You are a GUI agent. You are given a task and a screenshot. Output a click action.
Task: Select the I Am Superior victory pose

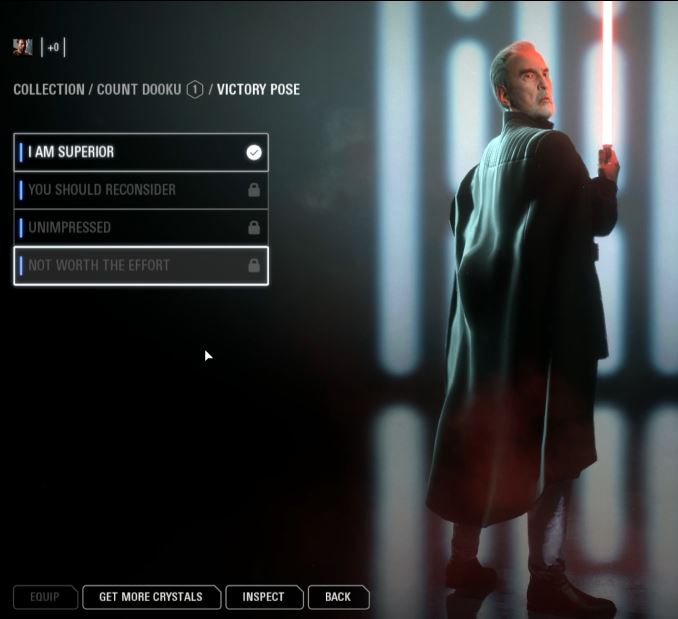140,152
